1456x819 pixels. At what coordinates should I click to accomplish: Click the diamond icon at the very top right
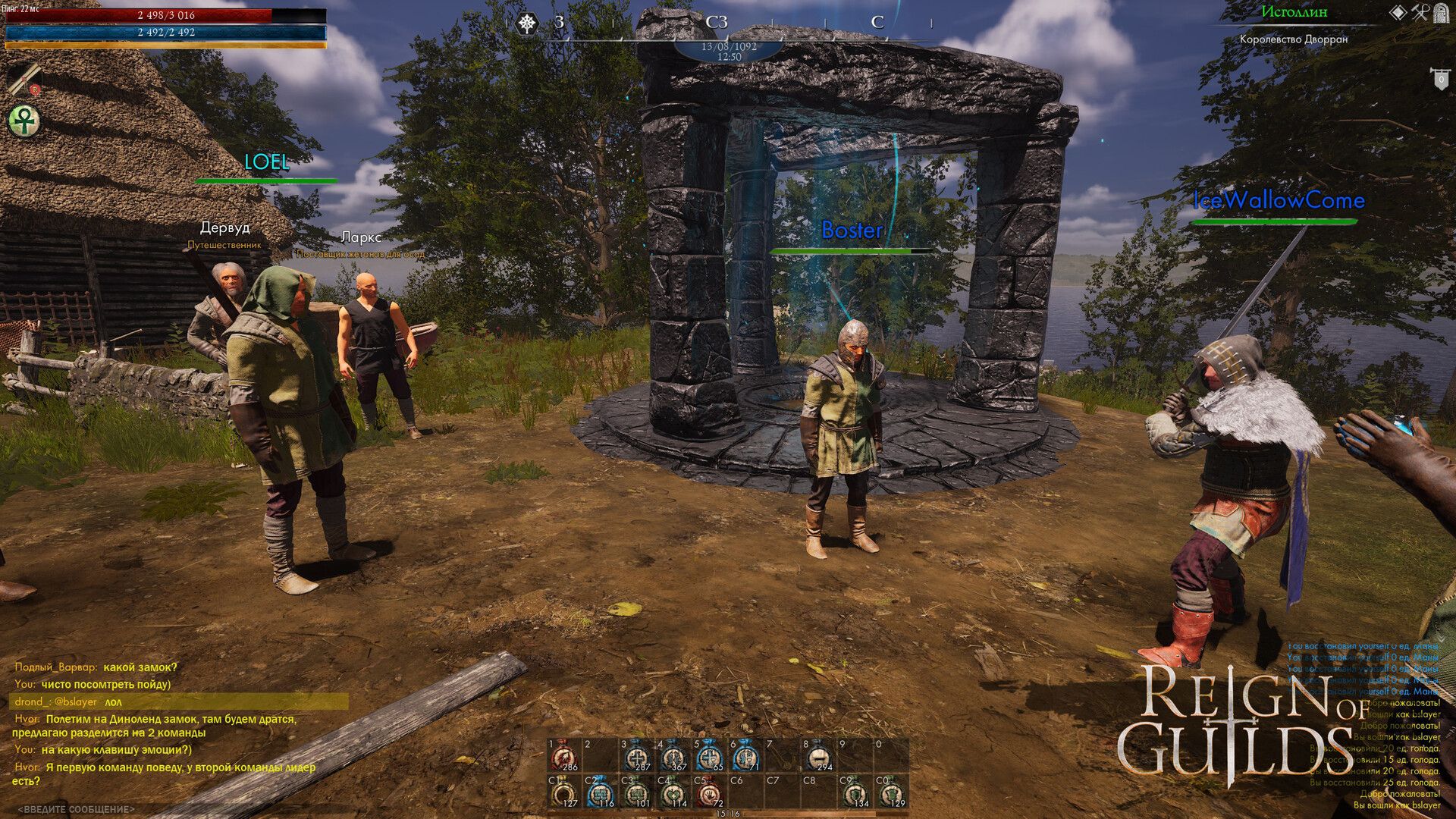pyautogui.click(x=1398, y=11)
